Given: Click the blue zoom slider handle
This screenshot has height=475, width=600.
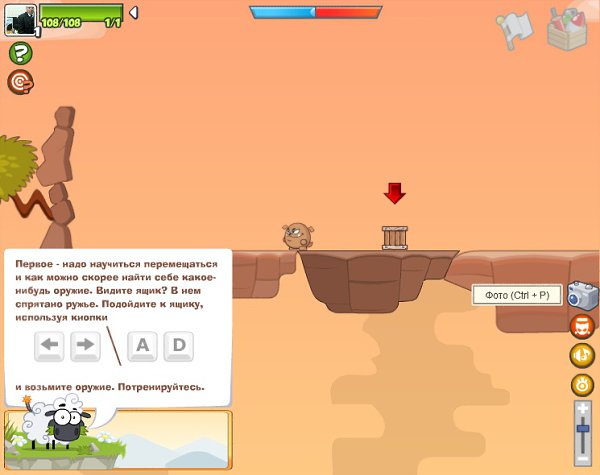Looking at the screenshot, I should pos(582,429).
